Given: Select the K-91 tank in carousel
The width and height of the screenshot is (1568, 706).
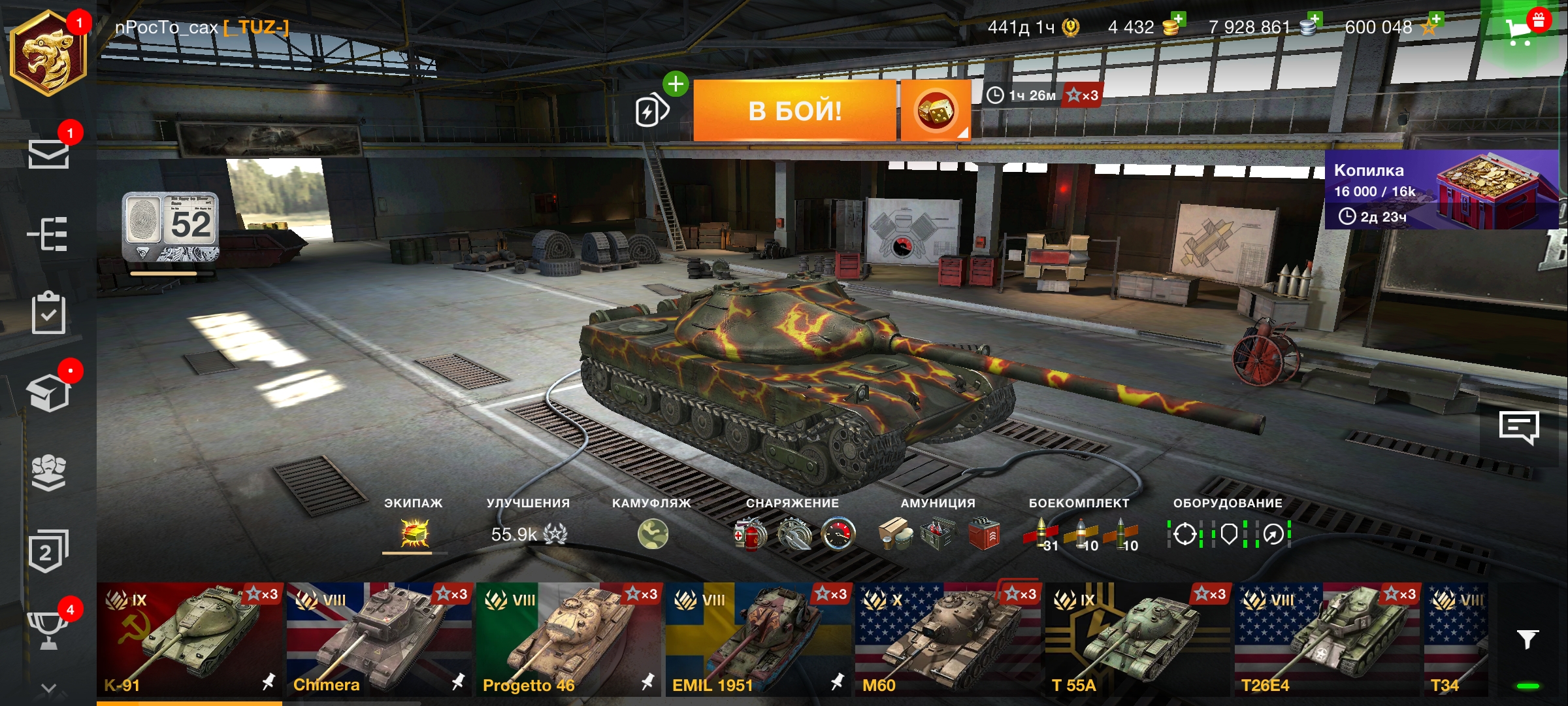Looking at the screenshot, I should click(x=189, y=639).
